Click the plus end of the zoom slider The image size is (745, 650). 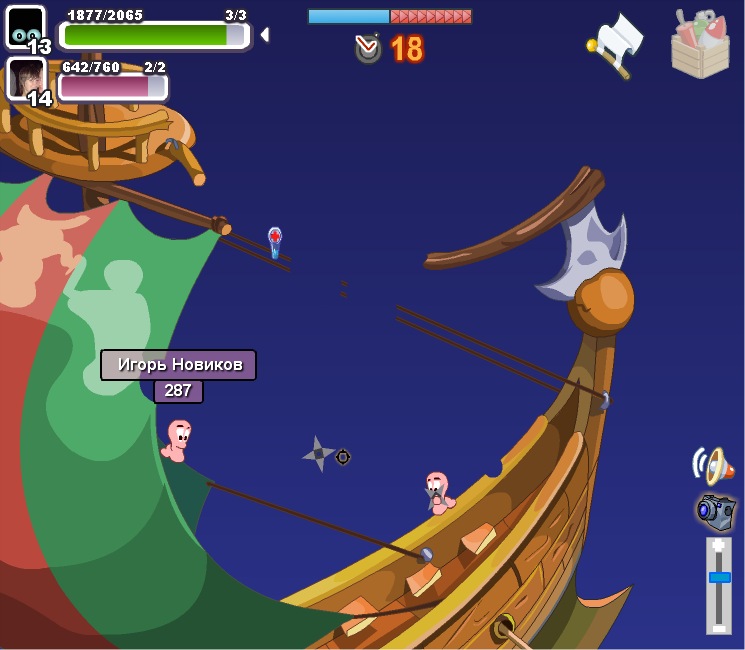pos(719,546)
